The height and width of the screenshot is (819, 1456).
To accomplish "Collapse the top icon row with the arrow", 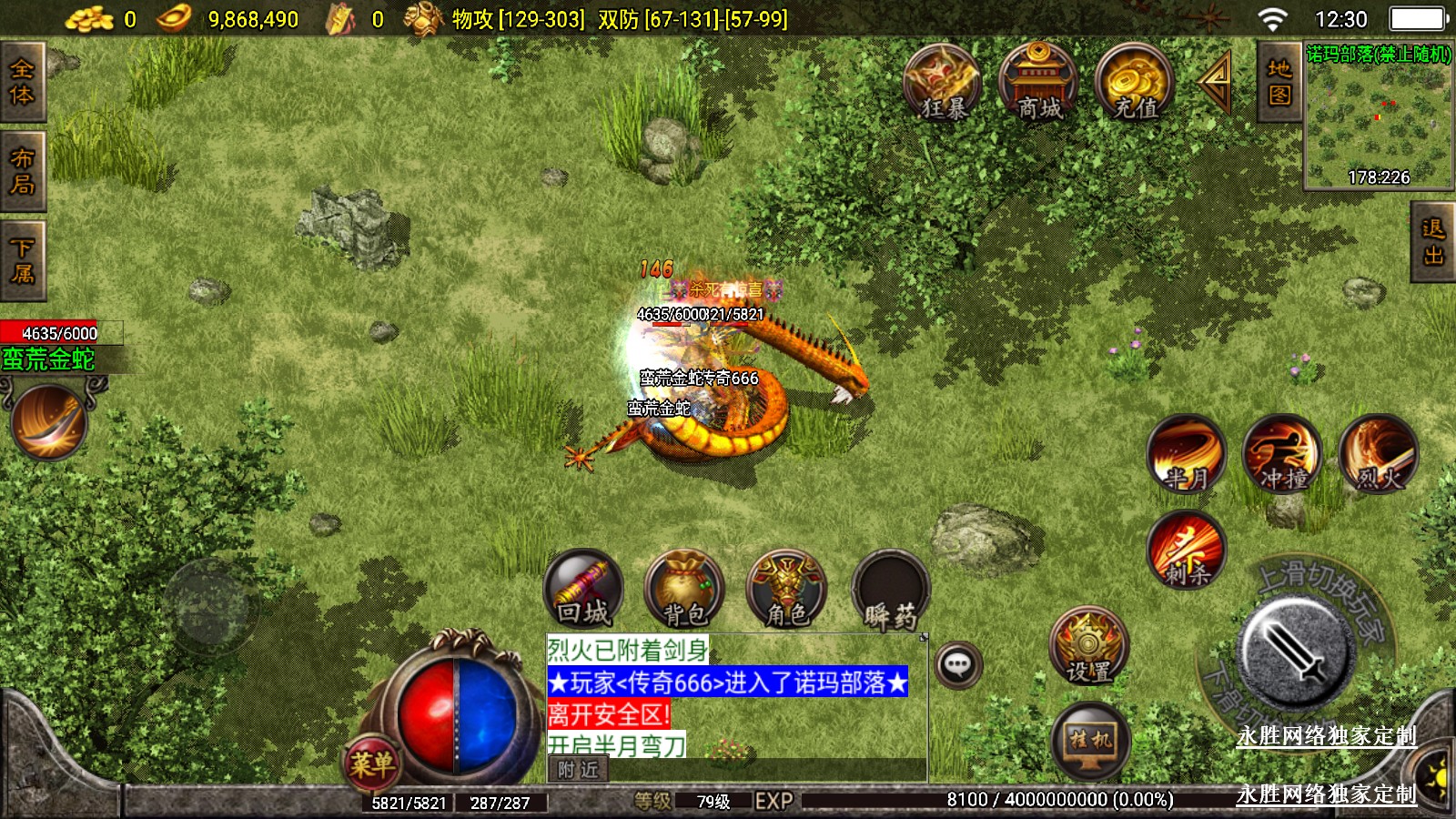I will click(1215, 82).
